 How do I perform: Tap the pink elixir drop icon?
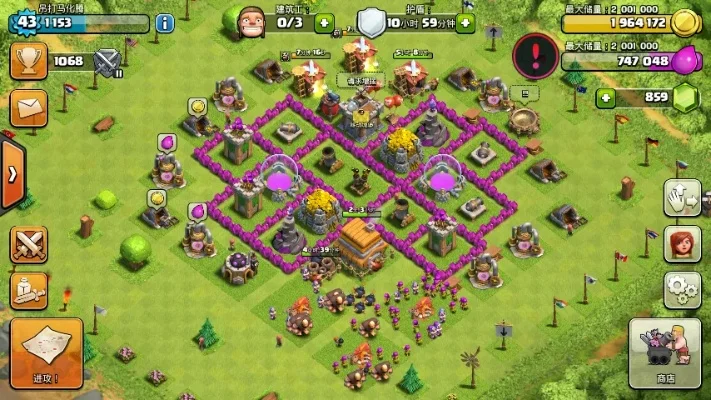pyautogui.click(x=683, y=60)
